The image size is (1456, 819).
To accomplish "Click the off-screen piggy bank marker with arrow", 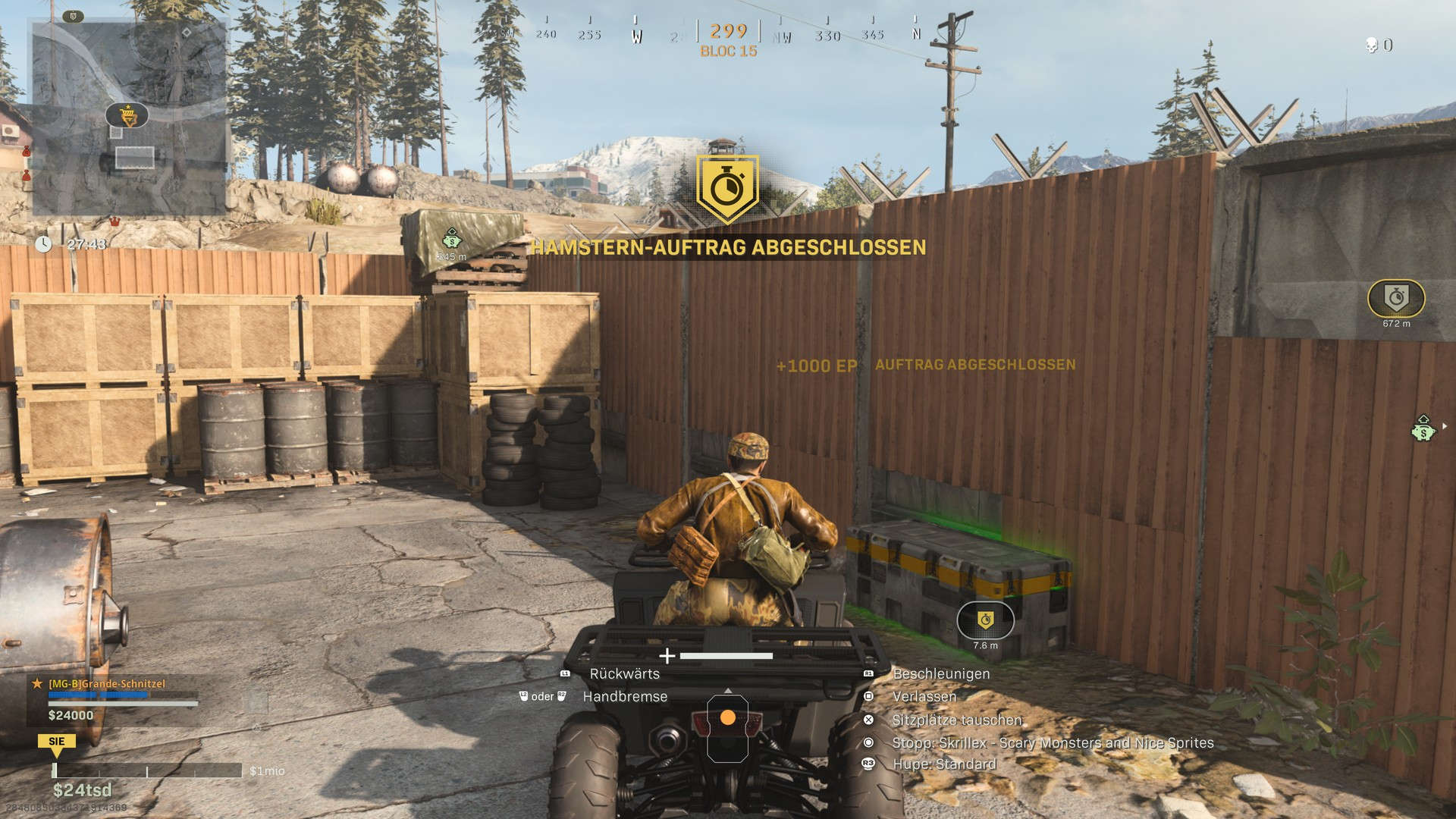I will (x=1424, y=429).
